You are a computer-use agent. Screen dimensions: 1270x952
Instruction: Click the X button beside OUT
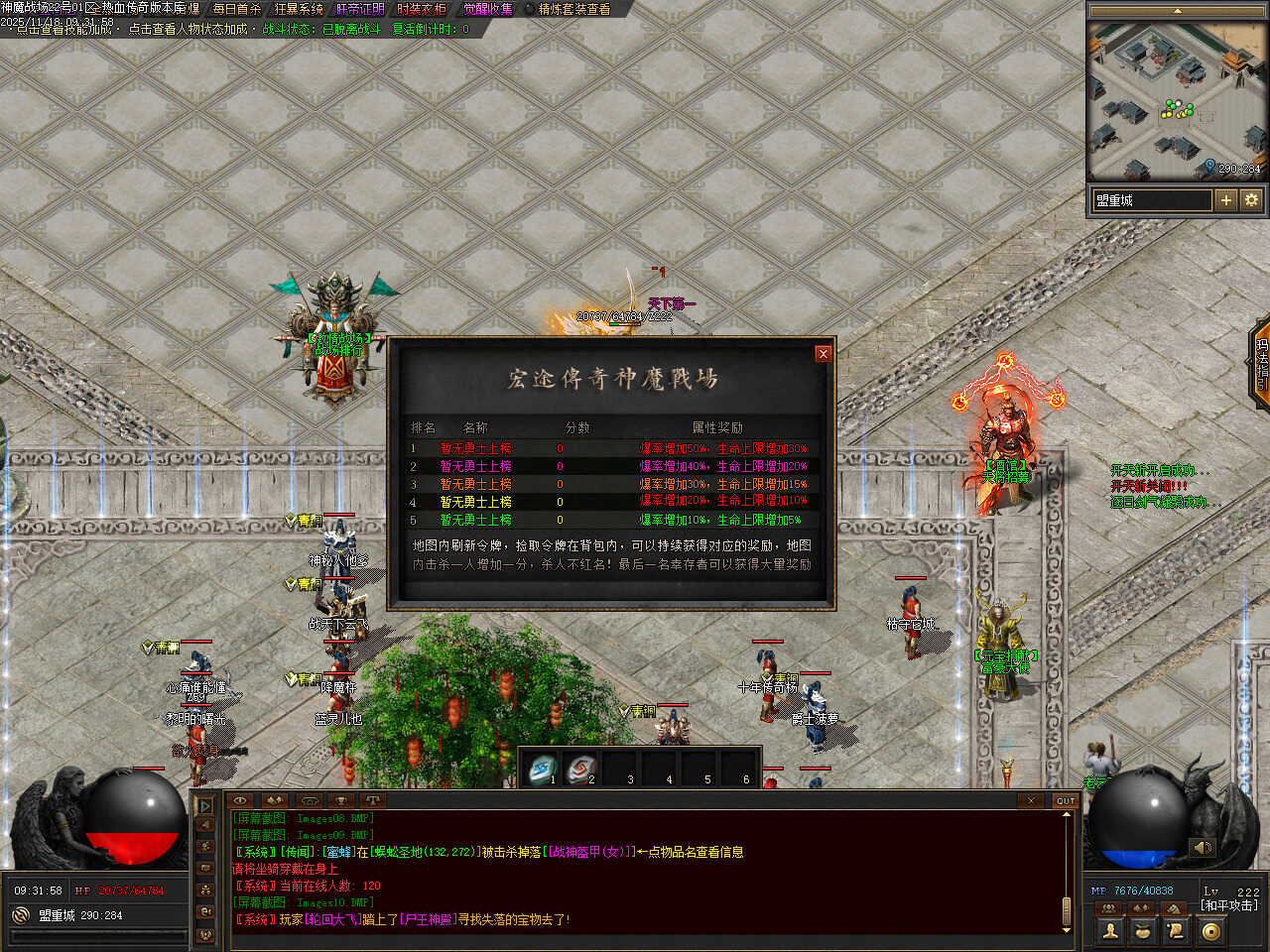point(1031,800)
